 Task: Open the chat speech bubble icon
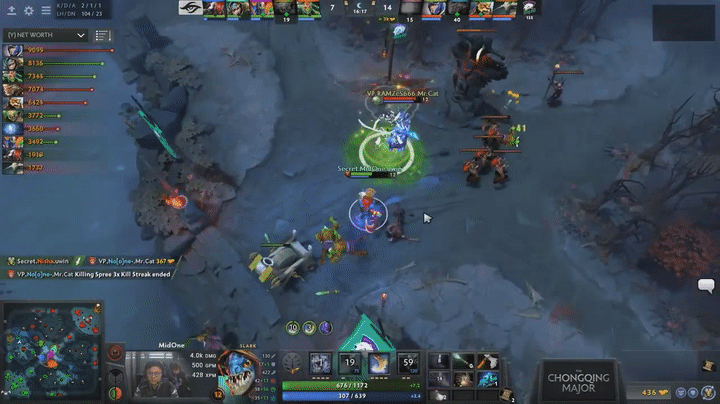(x=706, y=286)
